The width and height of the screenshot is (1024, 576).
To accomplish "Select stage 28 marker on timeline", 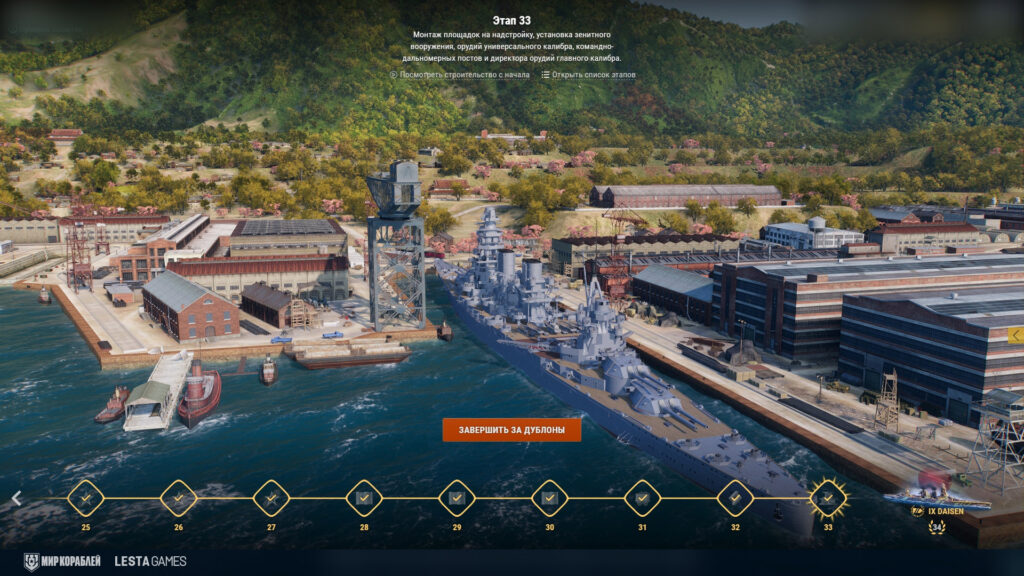I will tap(364, 498).
